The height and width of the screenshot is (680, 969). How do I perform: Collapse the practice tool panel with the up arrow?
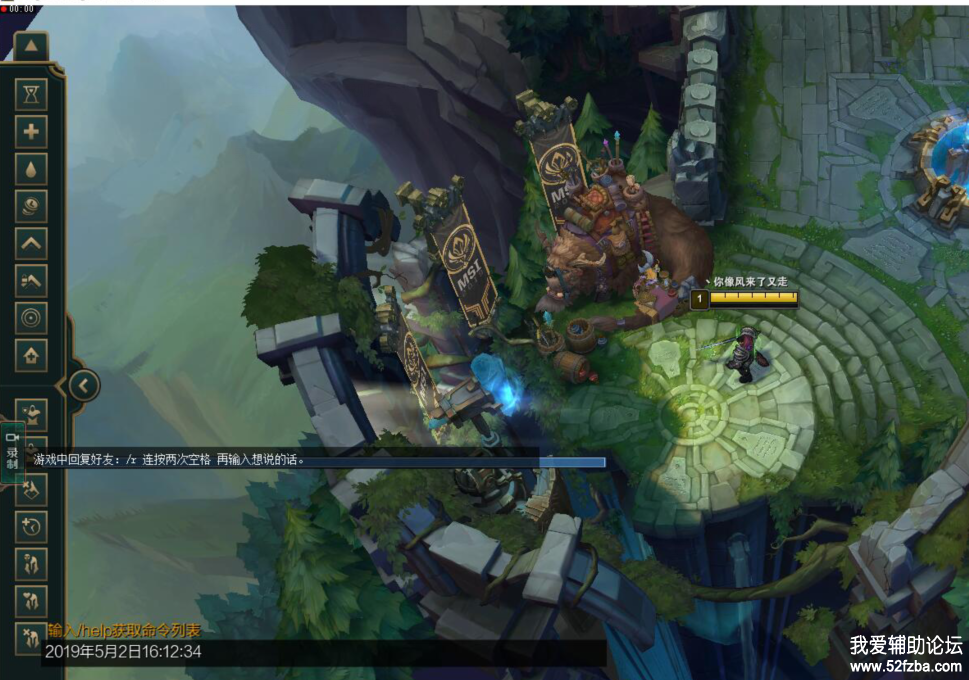pos(32,45)
